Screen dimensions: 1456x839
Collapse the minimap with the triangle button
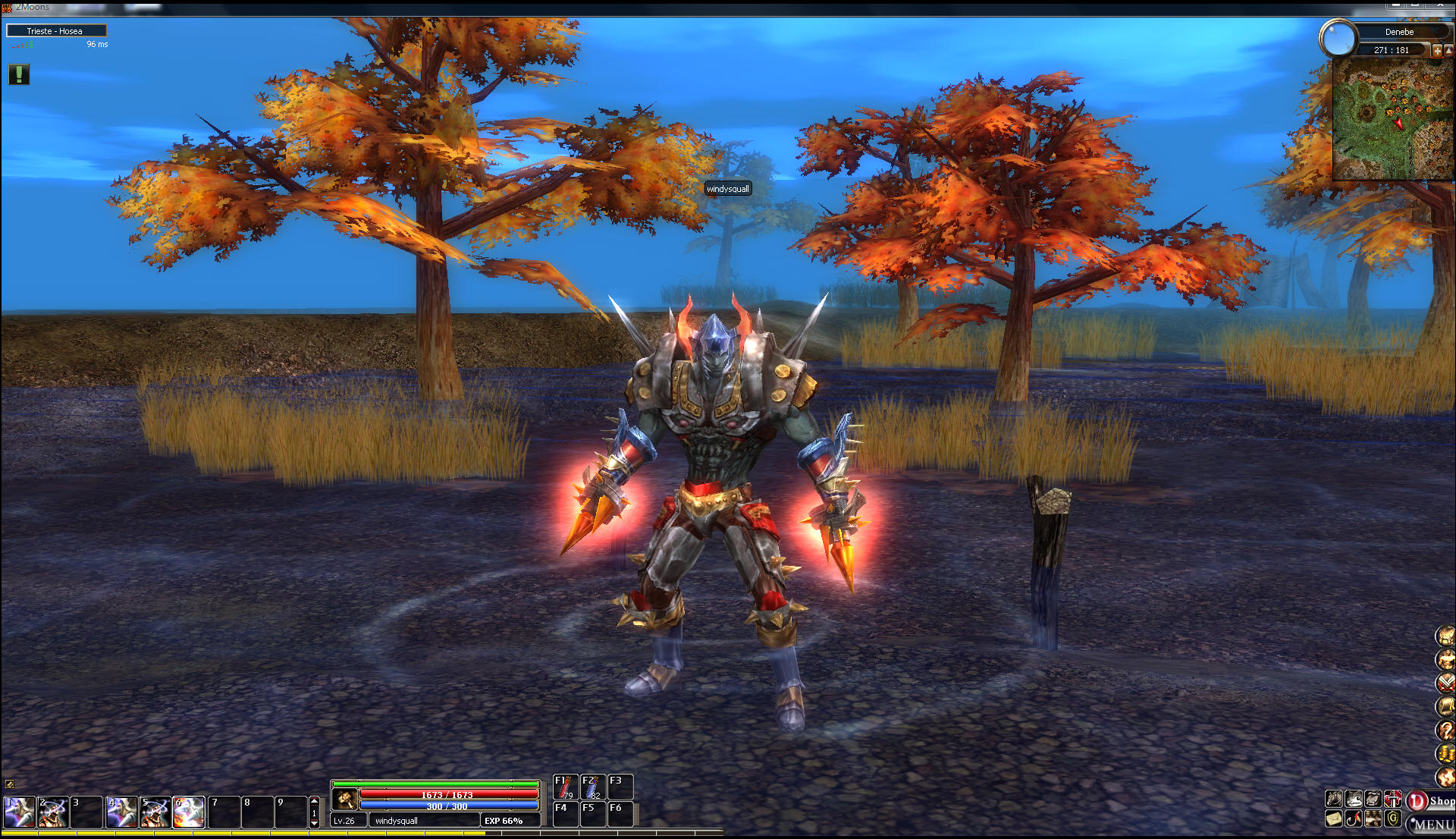click(x=1449, y=51)
